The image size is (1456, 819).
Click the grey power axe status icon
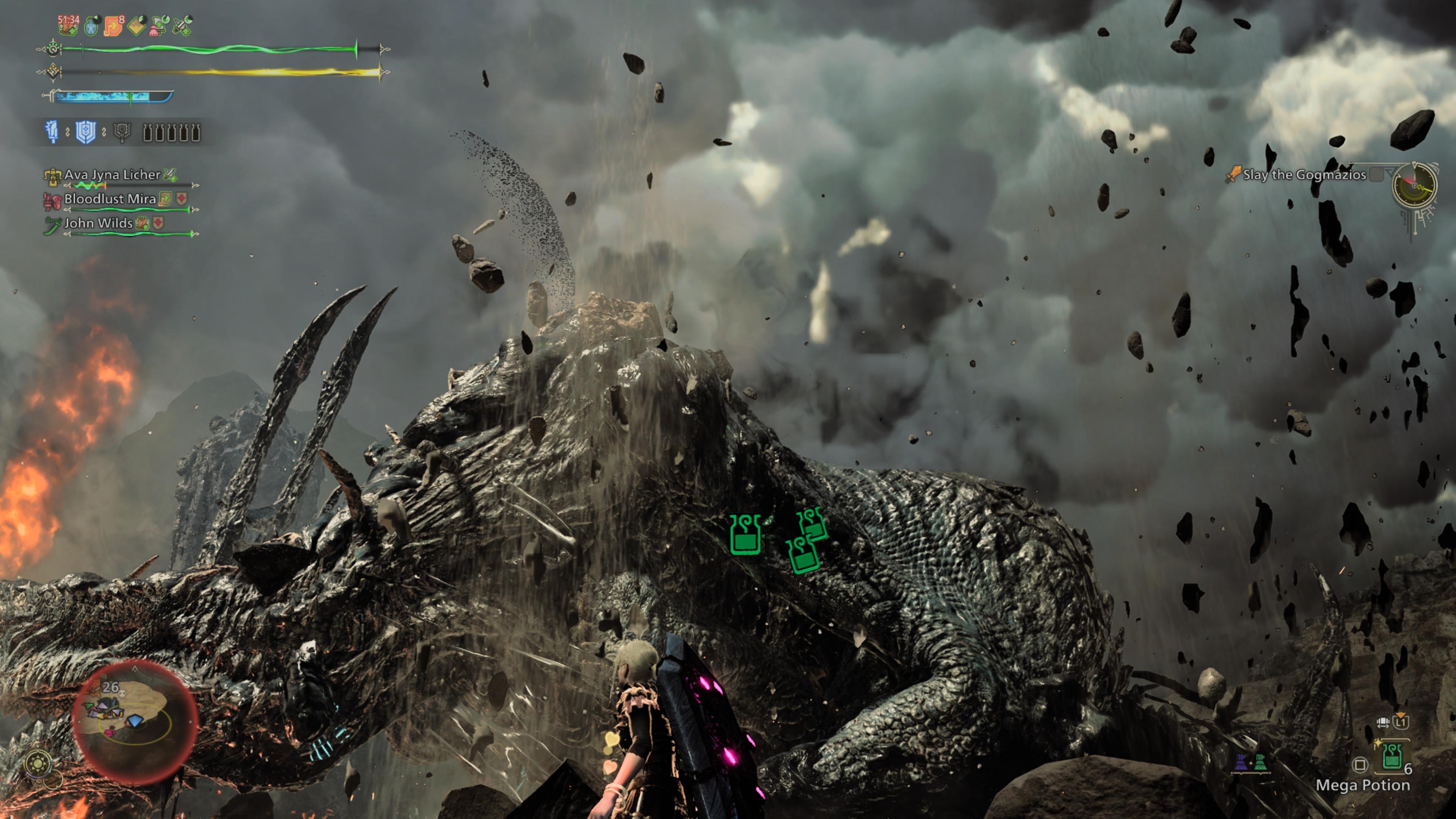click(x=121, y=132)
